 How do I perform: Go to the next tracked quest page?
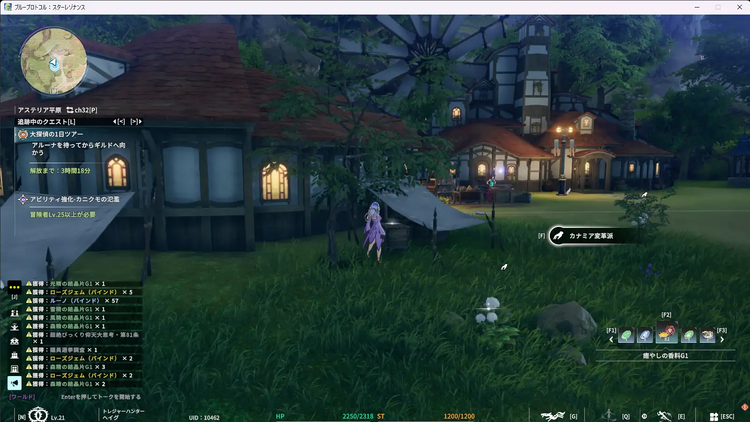click(x=135, y=121)
